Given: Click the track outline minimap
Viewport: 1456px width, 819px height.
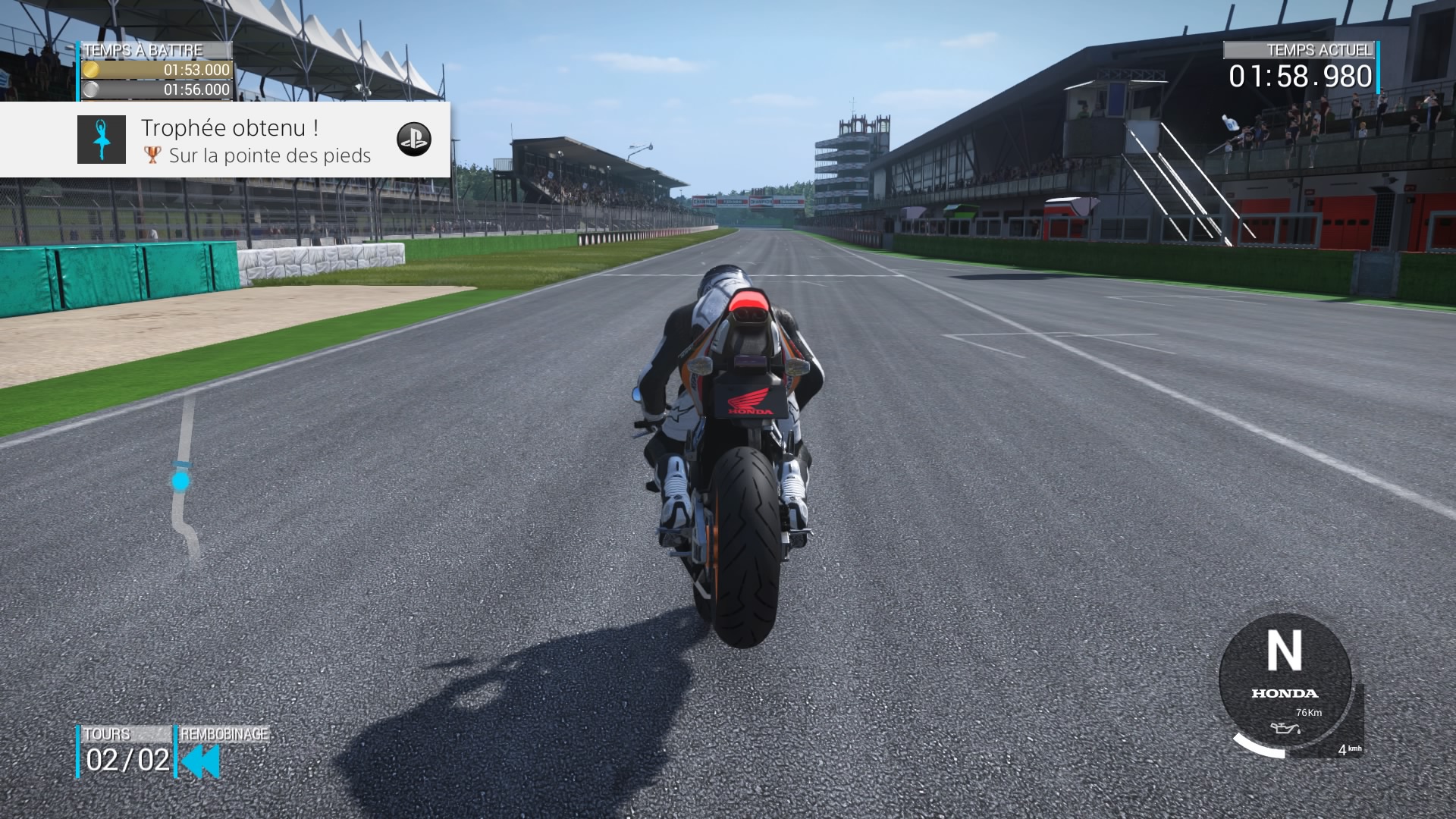Looking at the screenshot, I should coord(184,478).
